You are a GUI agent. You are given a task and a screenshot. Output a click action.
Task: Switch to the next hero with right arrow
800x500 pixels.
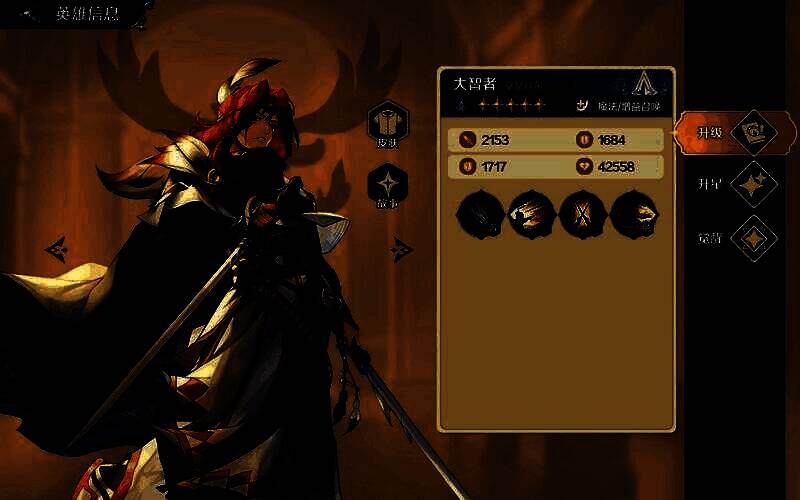[x=402, y=248]
